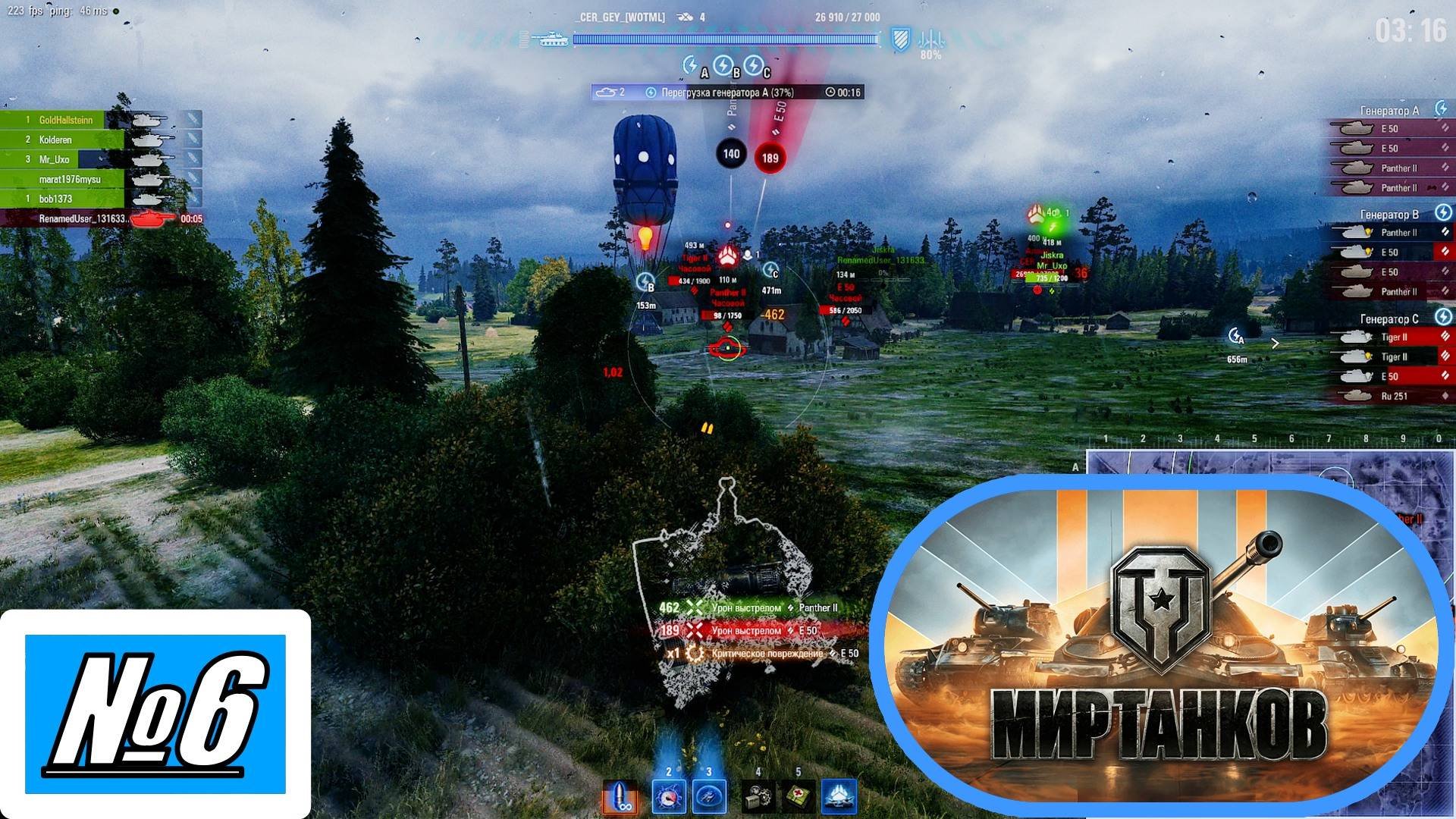
Task: Select the Генератор C group header
Action: tap(1389, 319)
